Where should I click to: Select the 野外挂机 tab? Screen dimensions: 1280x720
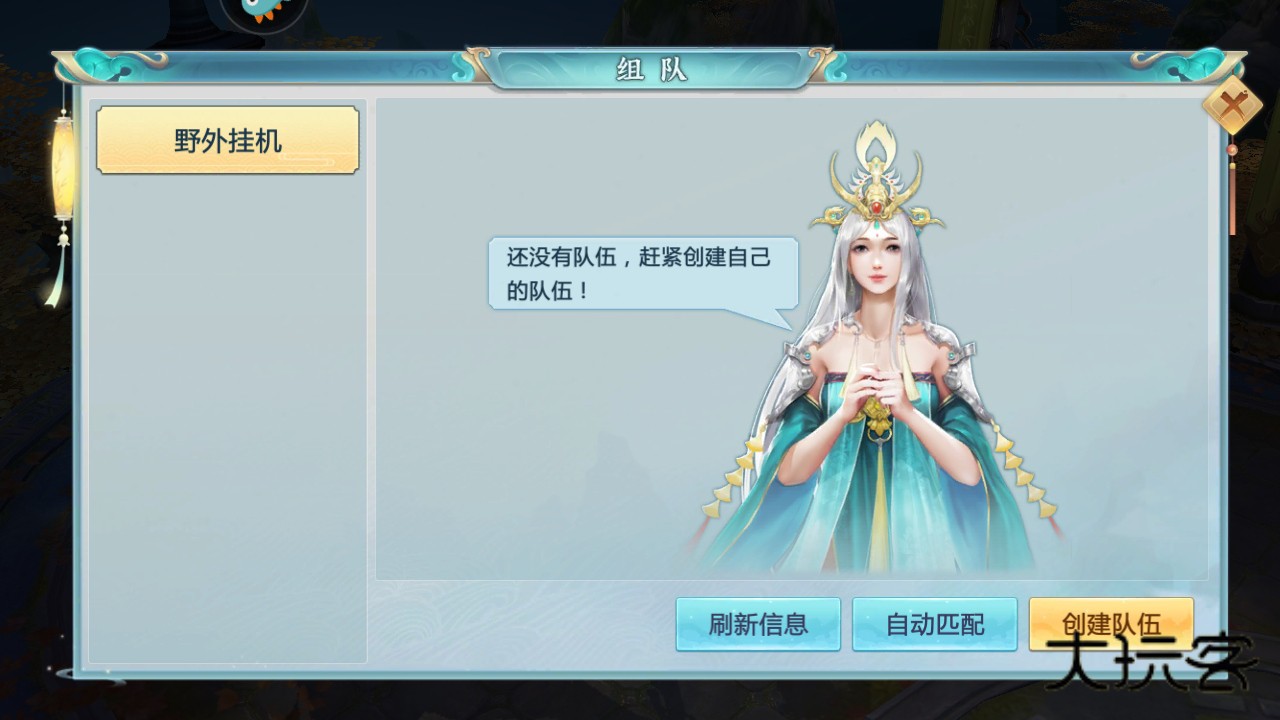point(227,141)
